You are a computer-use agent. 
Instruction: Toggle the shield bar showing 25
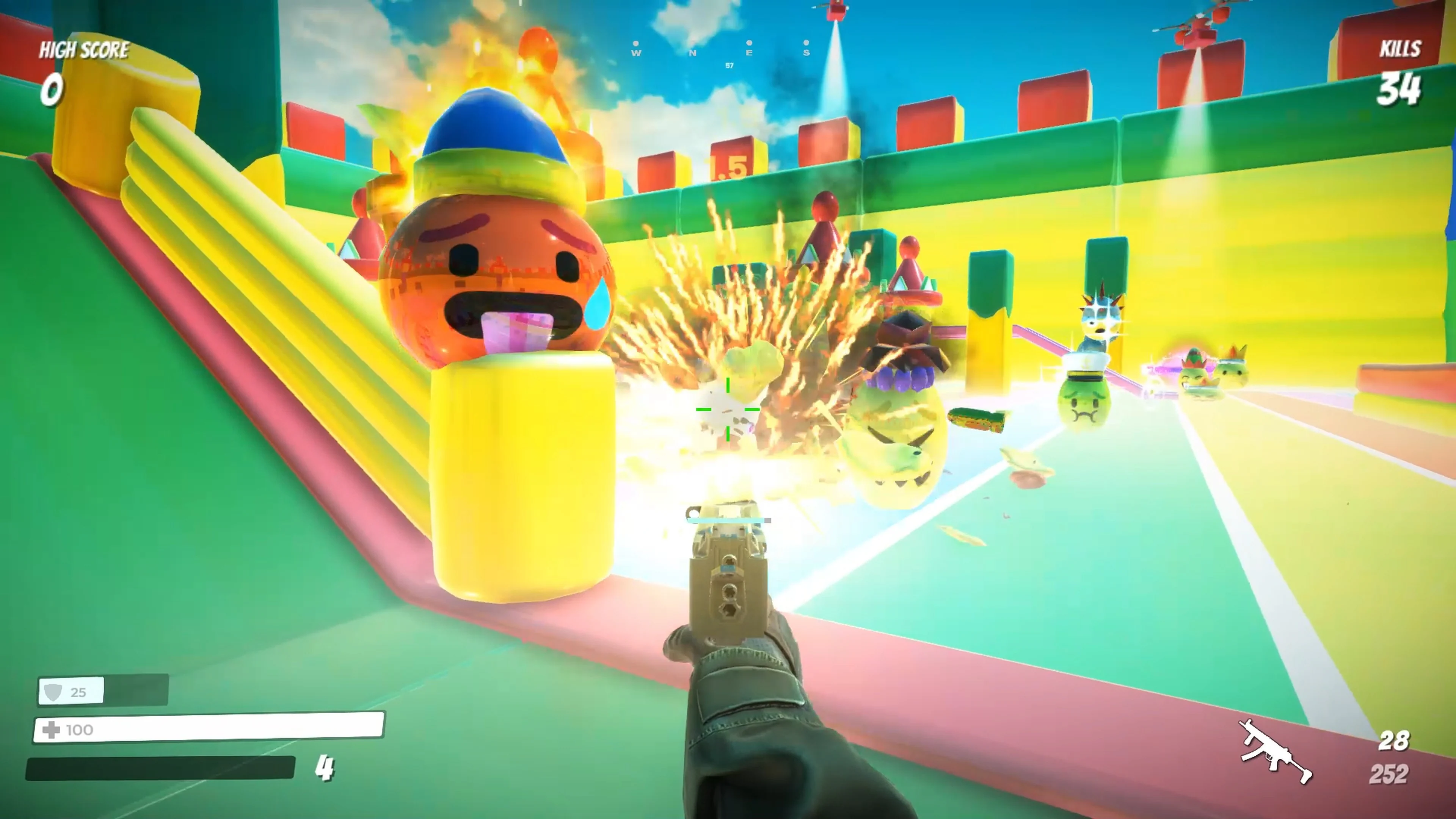pos(102,691)
